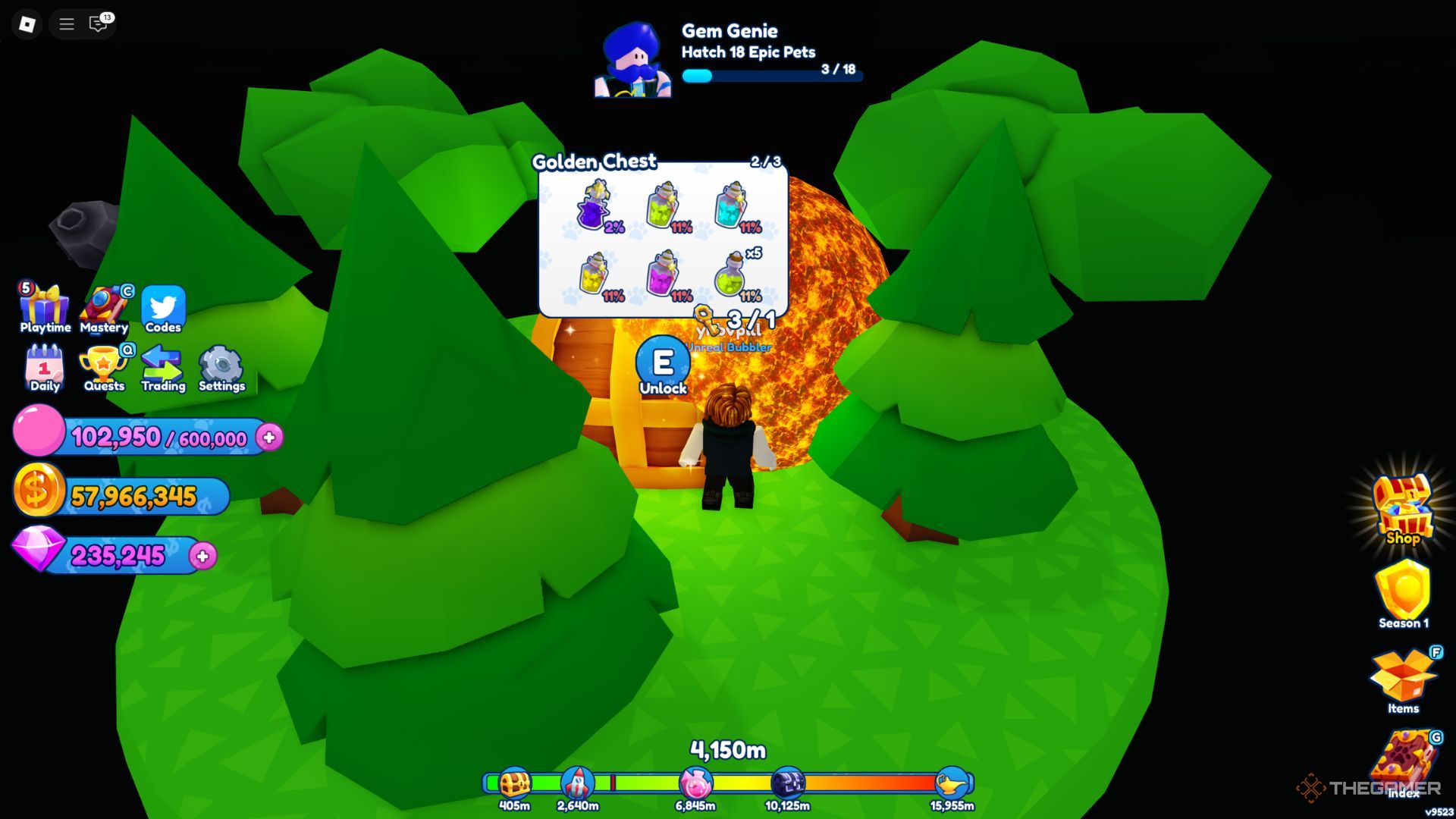
Task: Open the Daily rewards calendar
Action: pos(44,367)
